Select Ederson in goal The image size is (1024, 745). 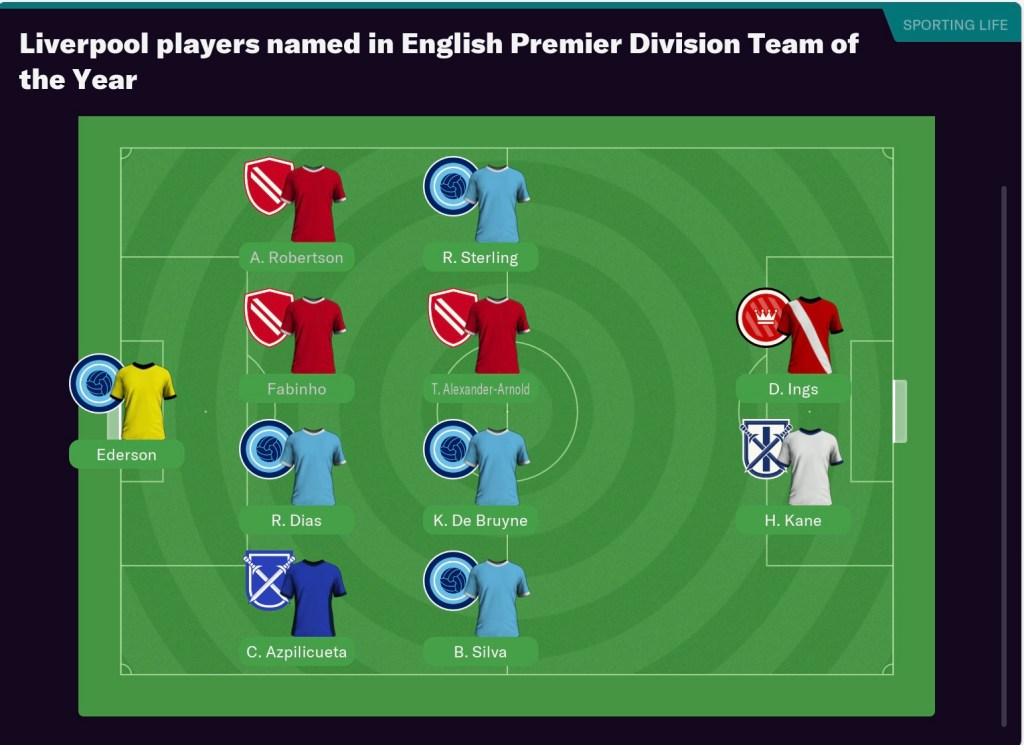[127, 454]
